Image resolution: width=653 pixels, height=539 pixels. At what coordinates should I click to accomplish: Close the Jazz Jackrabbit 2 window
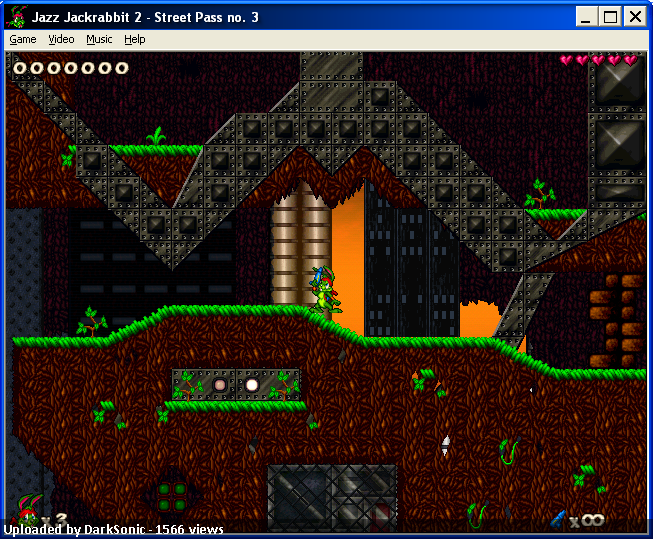(x=635, y=16)
